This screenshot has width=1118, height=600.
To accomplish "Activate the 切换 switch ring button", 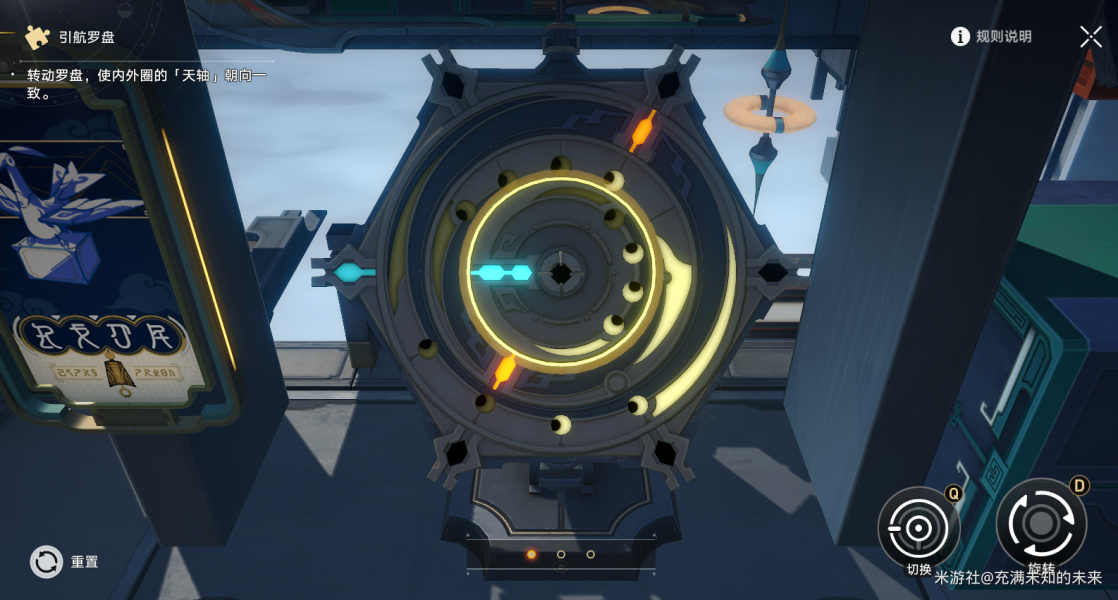I will pyautogui.click(x=918, y=527).
